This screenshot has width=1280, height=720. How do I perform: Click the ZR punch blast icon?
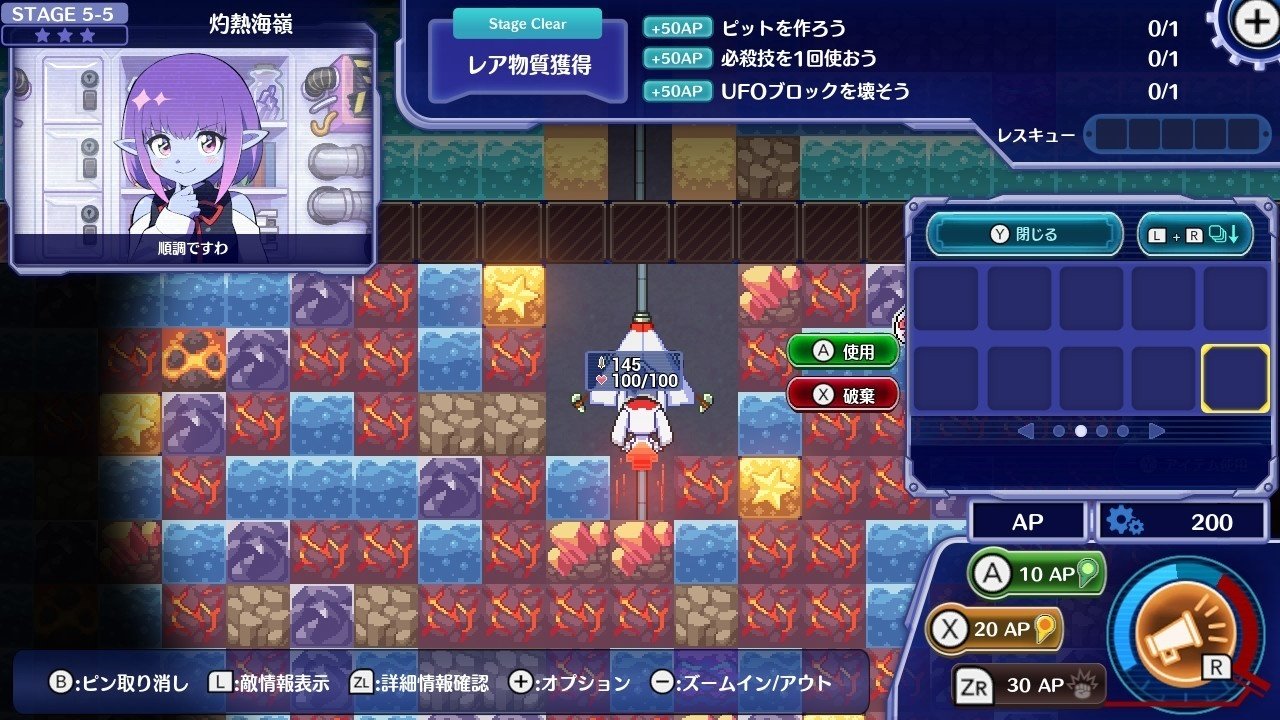click(1081, 687)
